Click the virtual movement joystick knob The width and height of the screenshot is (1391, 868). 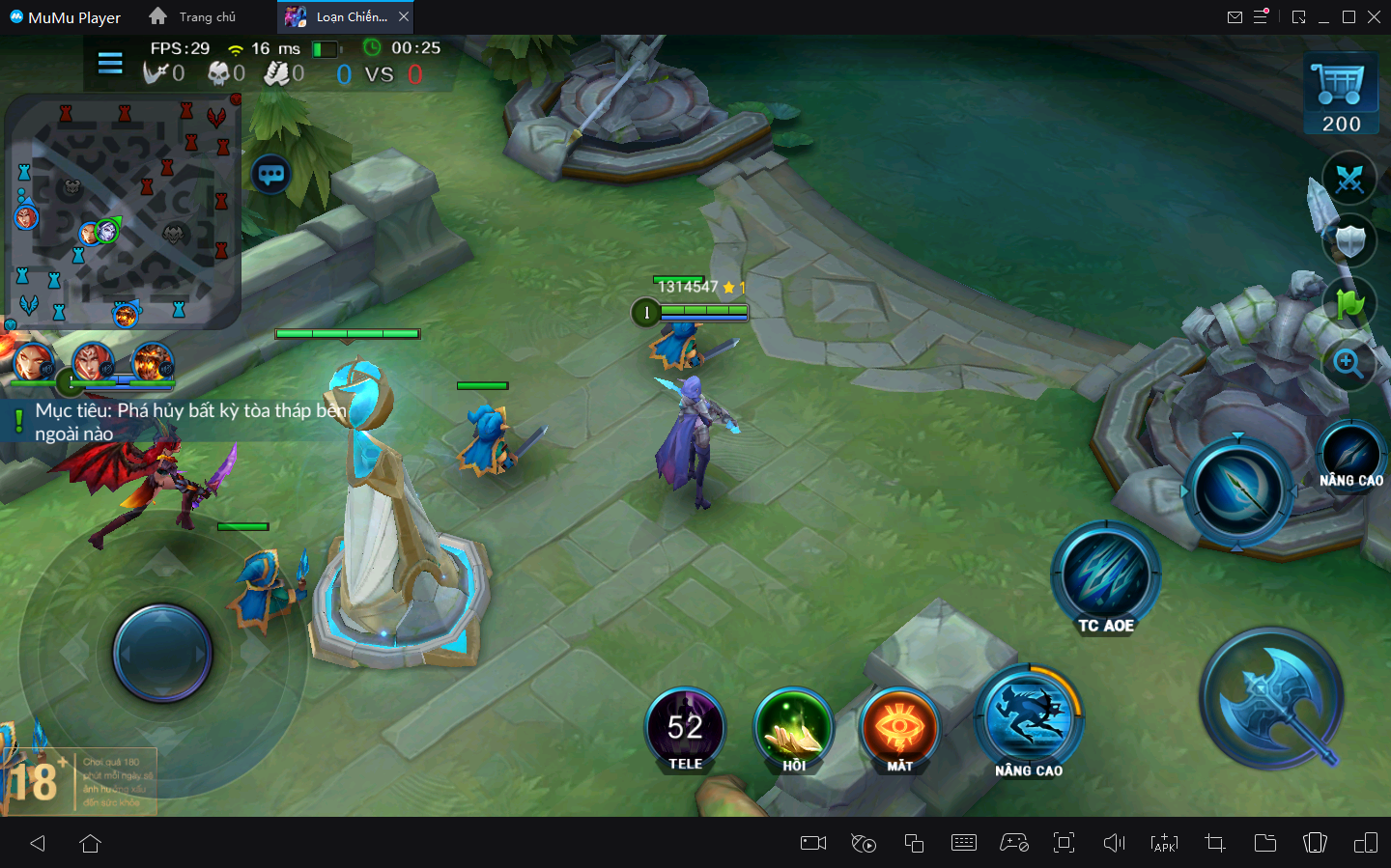coord(162,654)
